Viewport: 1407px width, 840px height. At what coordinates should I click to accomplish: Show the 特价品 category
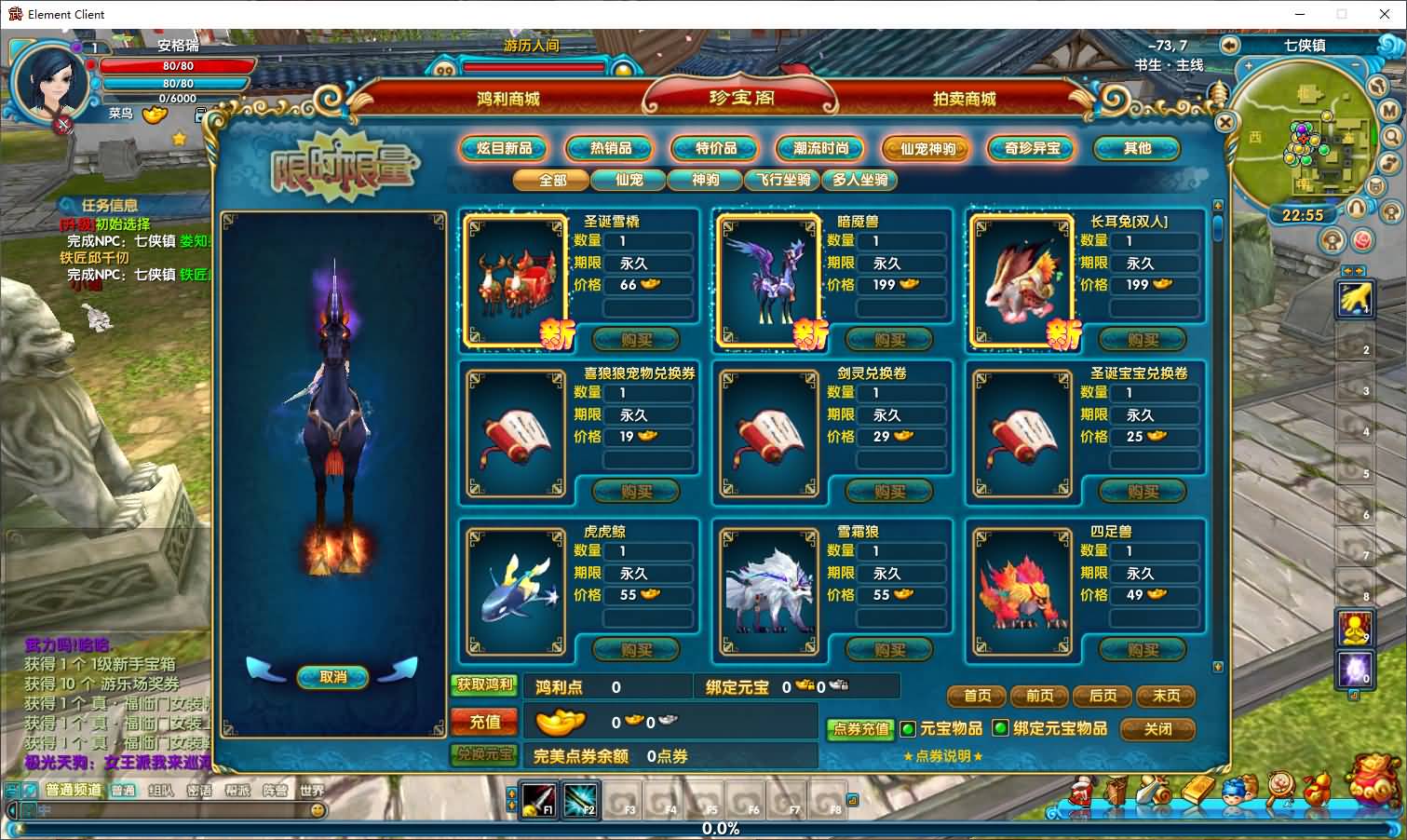(716, 148)
